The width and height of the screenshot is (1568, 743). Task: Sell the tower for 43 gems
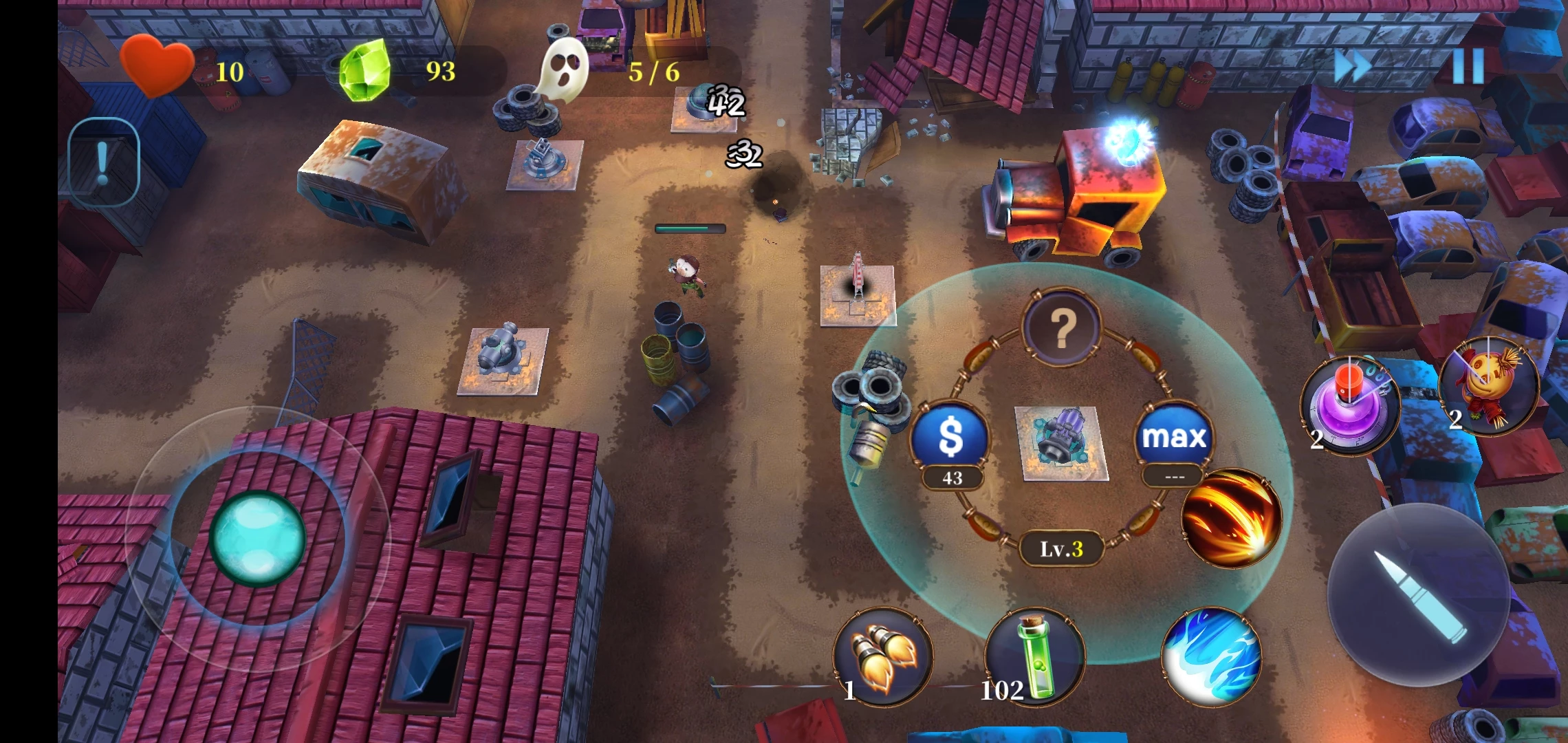pos(950,438)
